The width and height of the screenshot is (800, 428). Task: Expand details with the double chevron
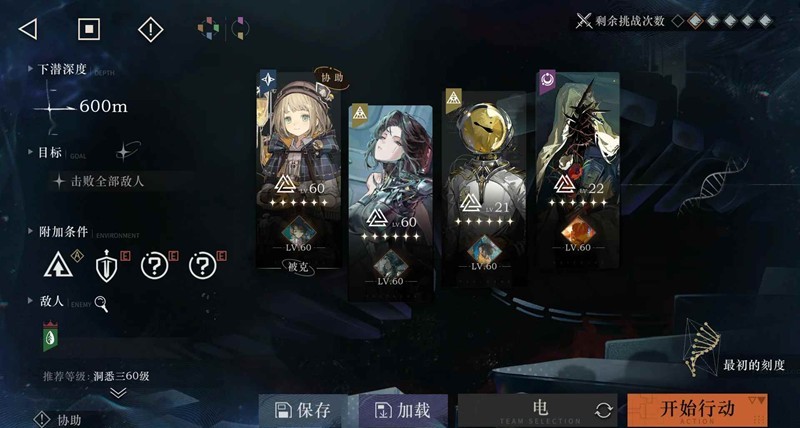point(118,393)
